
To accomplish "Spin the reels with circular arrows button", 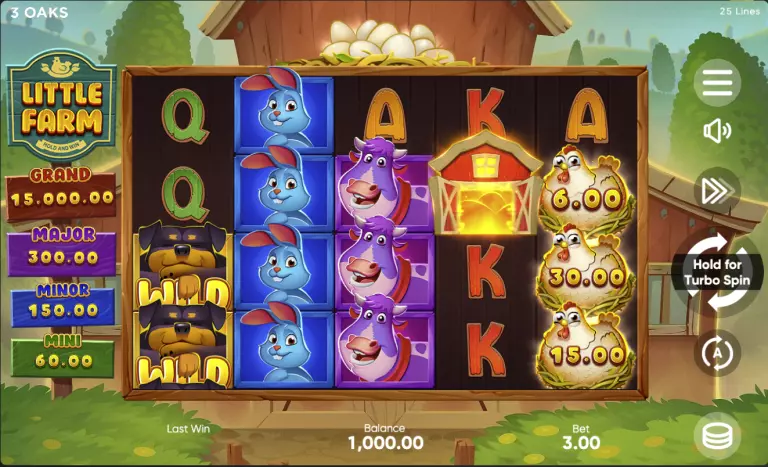I will coord(717,272).
